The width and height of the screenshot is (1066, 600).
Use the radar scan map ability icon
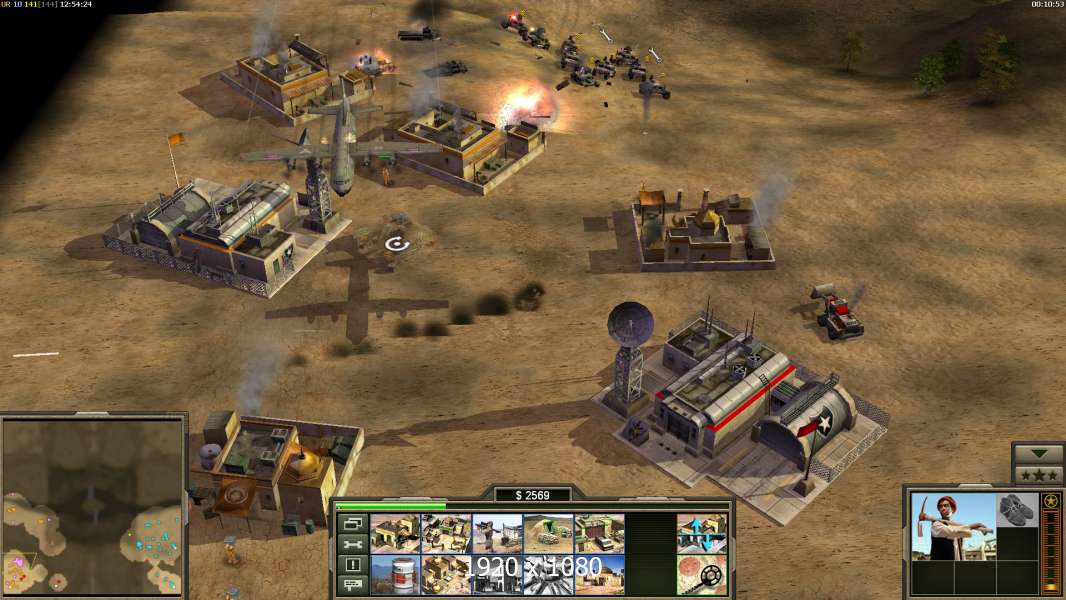tap(701, 574)
